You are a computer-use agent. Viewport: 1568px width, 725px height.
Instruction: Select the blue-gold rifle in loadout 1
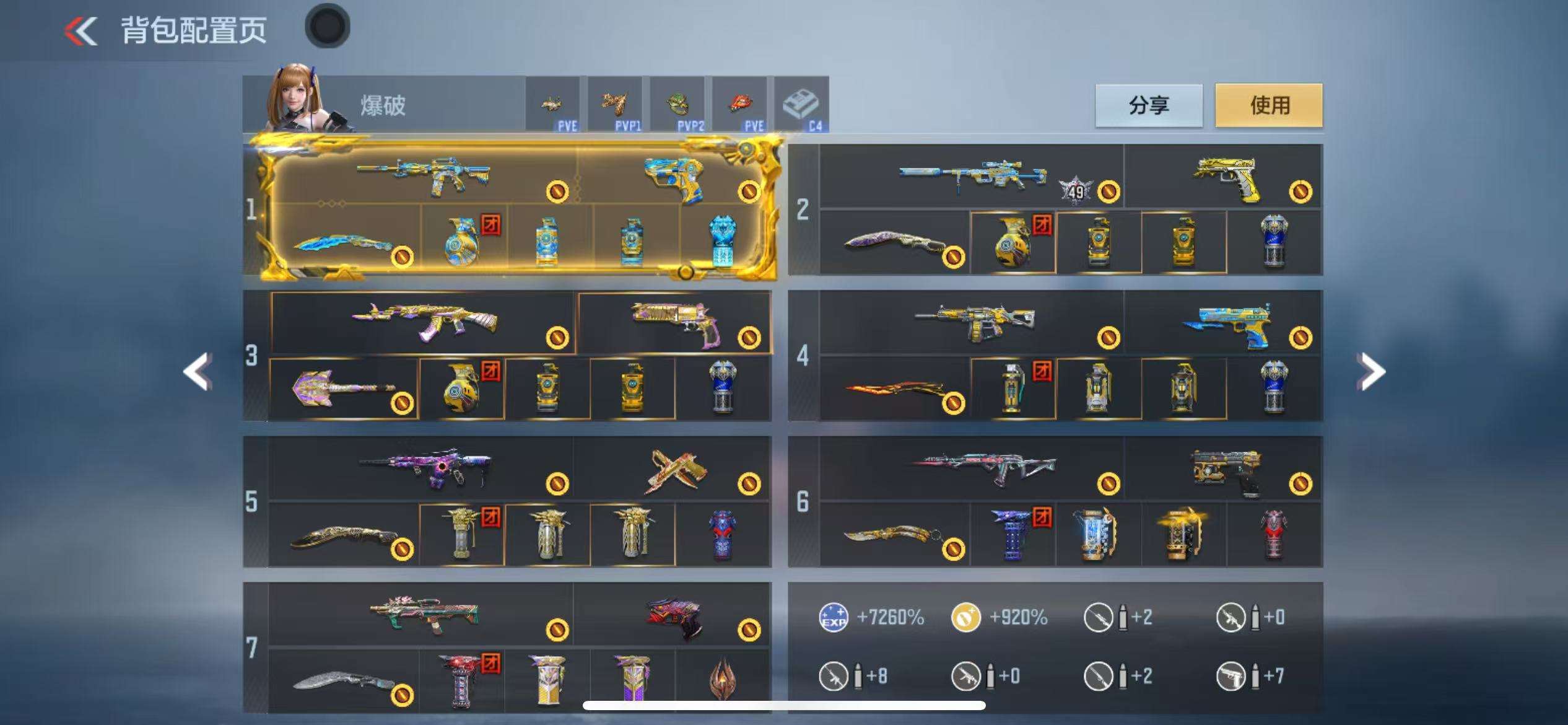(424, 175)
